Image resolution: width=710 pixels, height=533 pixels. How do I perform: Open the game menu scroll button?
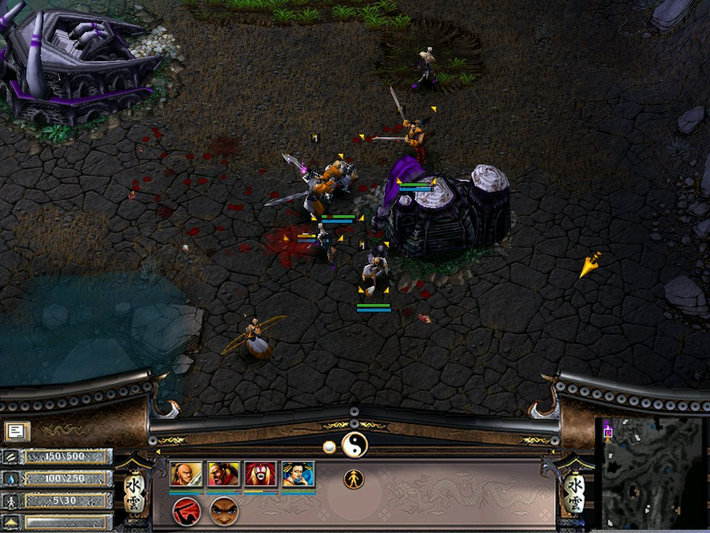[x=17, y=431]
